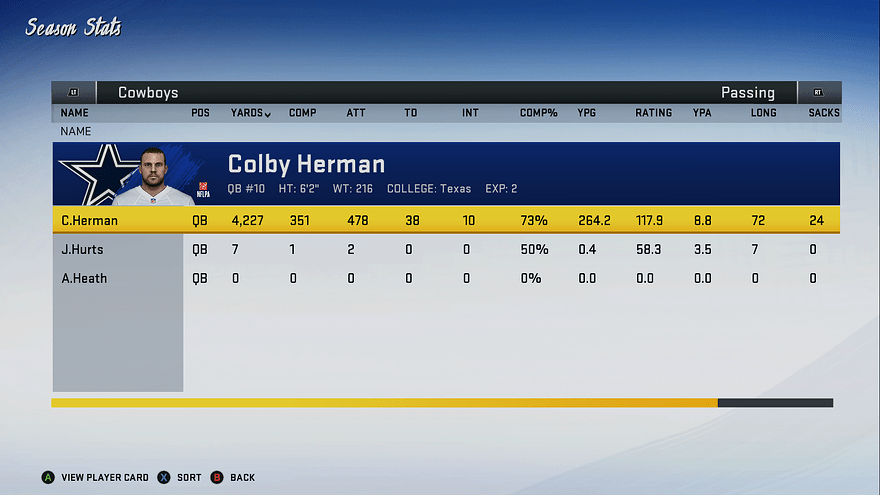Open Colby Herman's player banner

445,173
